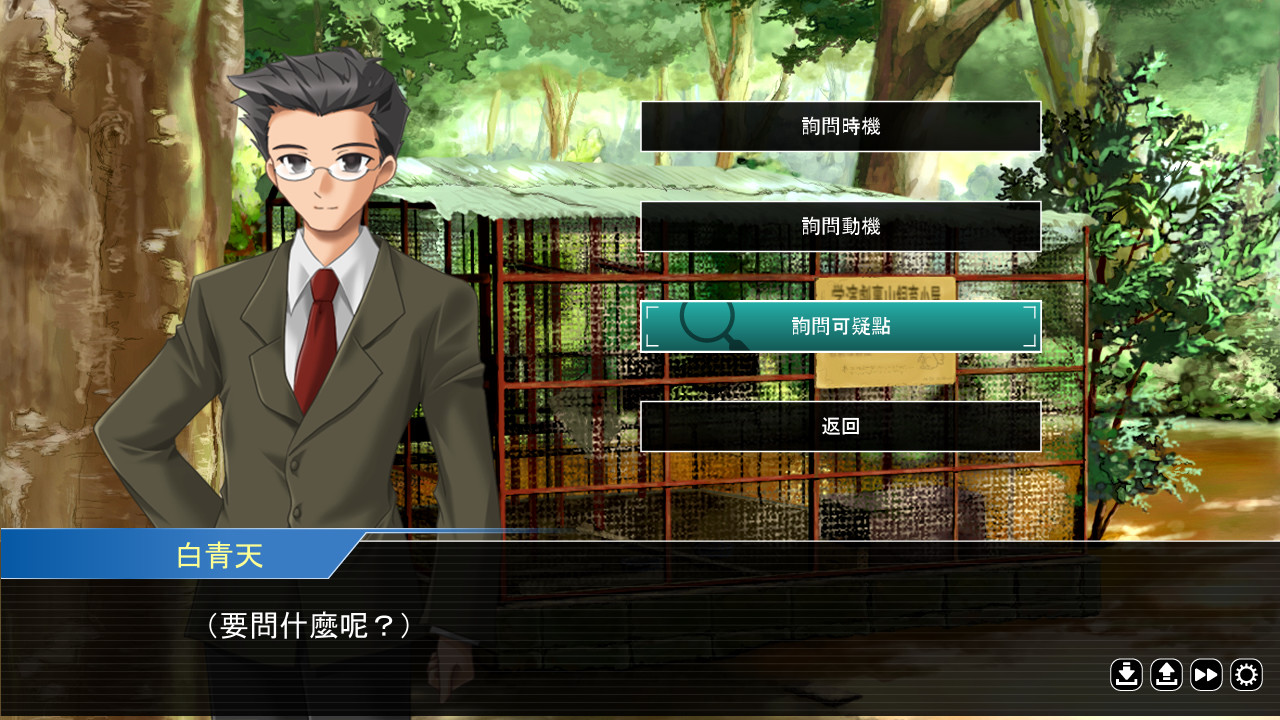Click the dialogue box to advance text
Viewport: 1280px width, 720px height.
click(640, 630)
